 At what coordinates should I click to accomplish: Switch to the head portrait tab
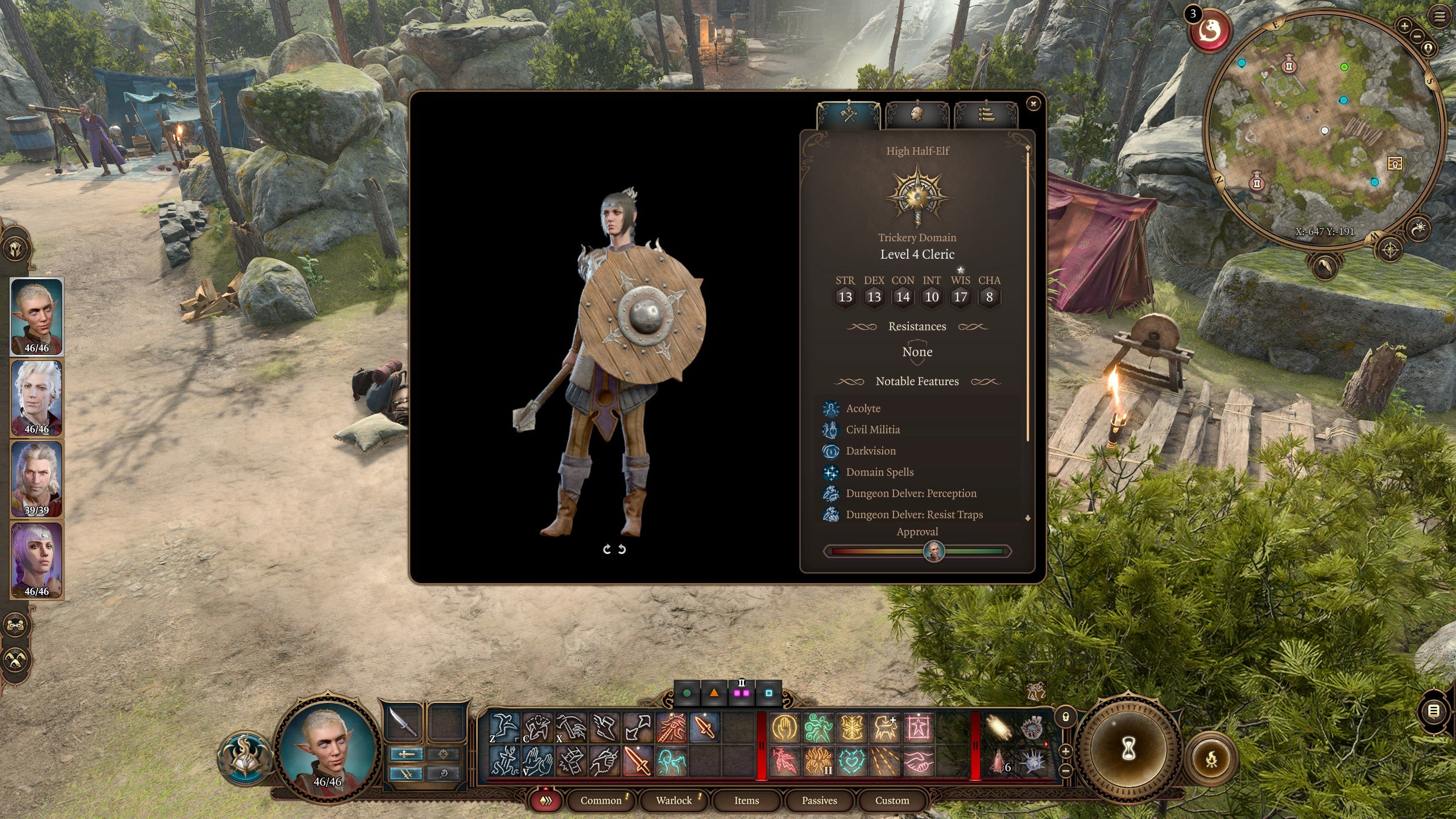click(x=917, y=114)
